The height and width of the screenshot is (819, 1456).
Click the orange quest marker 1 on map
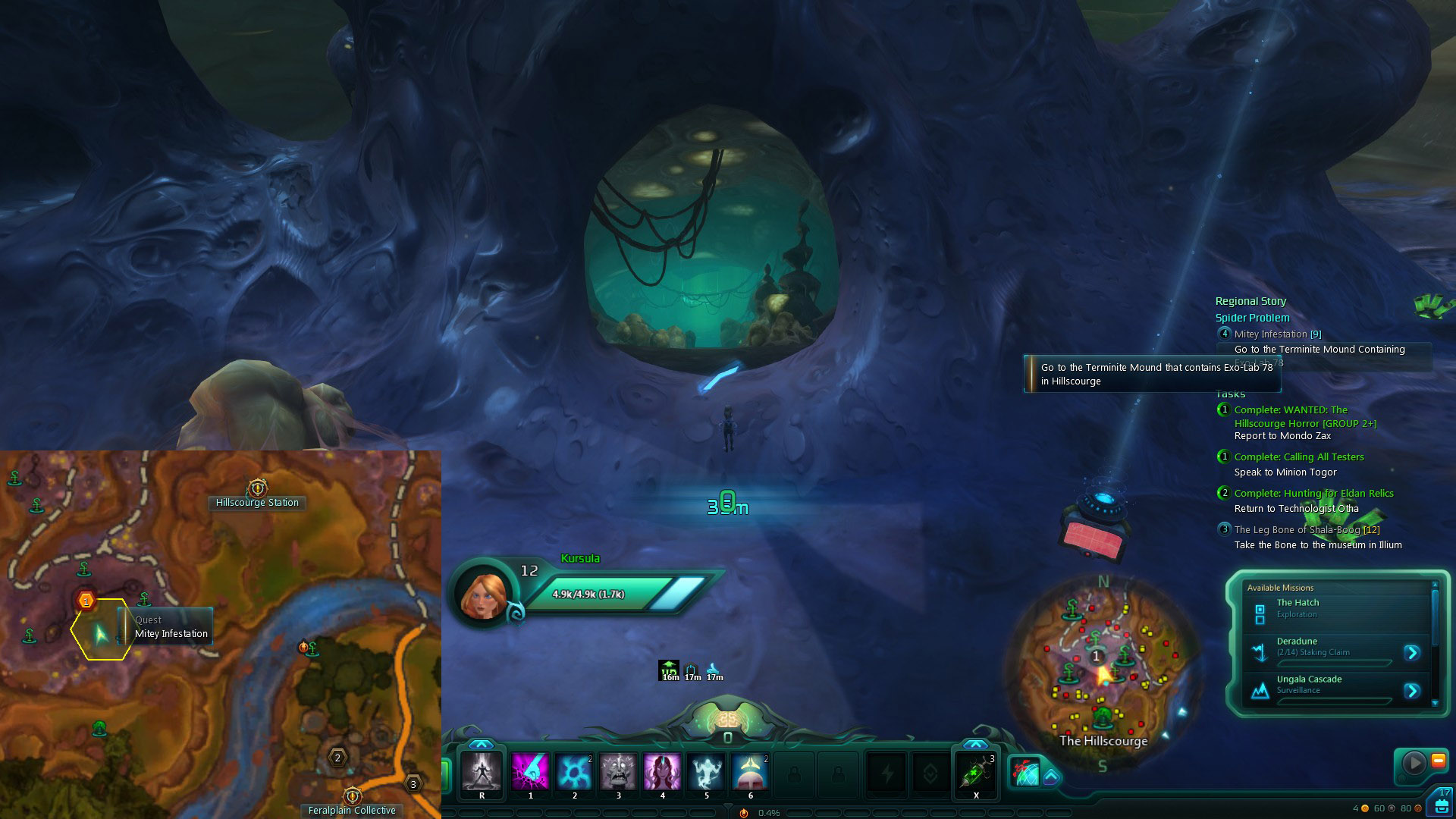coord(86,601)
